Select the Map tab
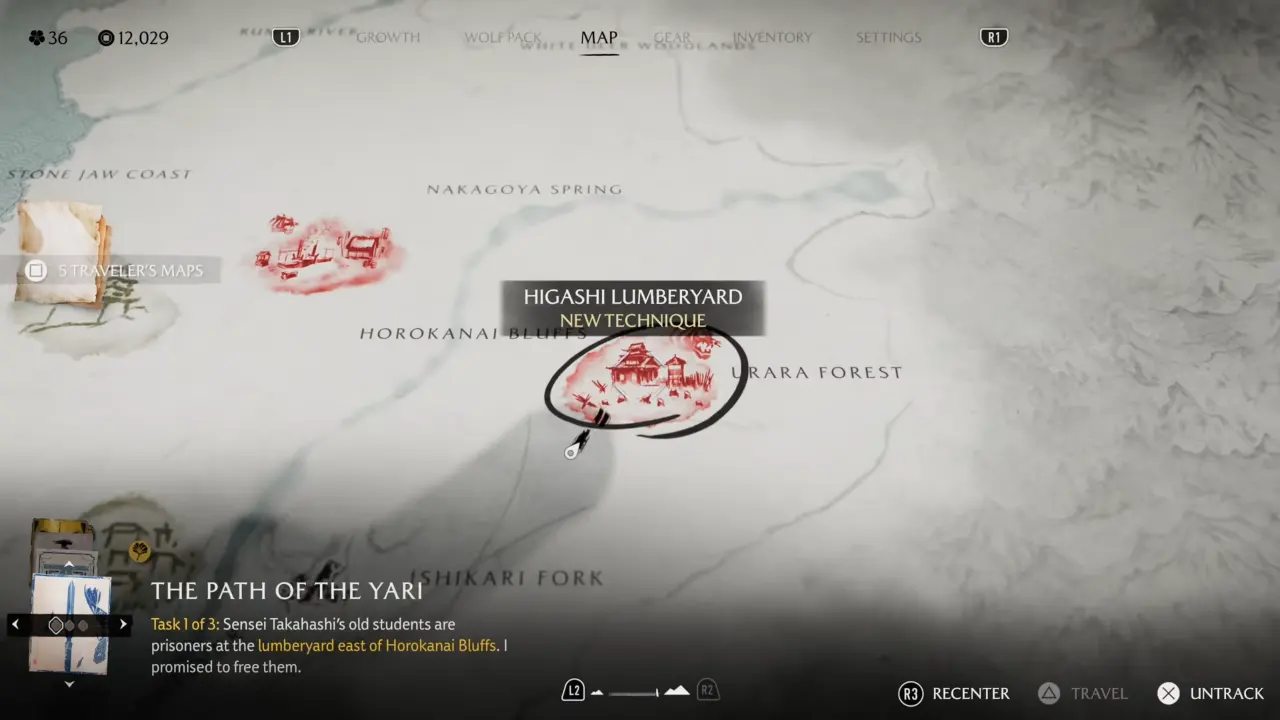1280x720 pixels. (x=599, y=38)
